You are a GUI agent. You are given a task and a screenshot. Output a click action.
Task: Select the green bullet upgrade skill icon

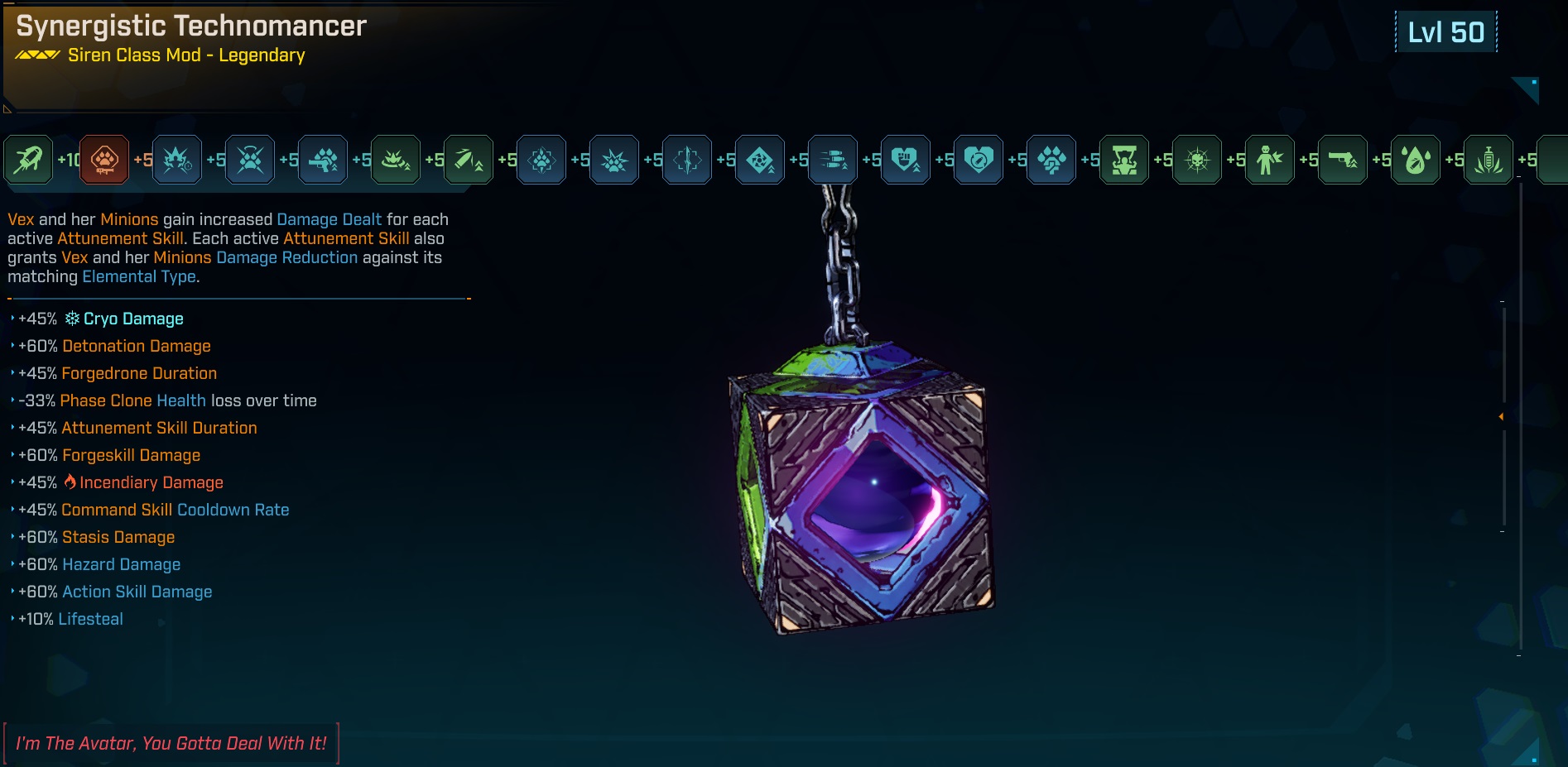tap(469, 159)
